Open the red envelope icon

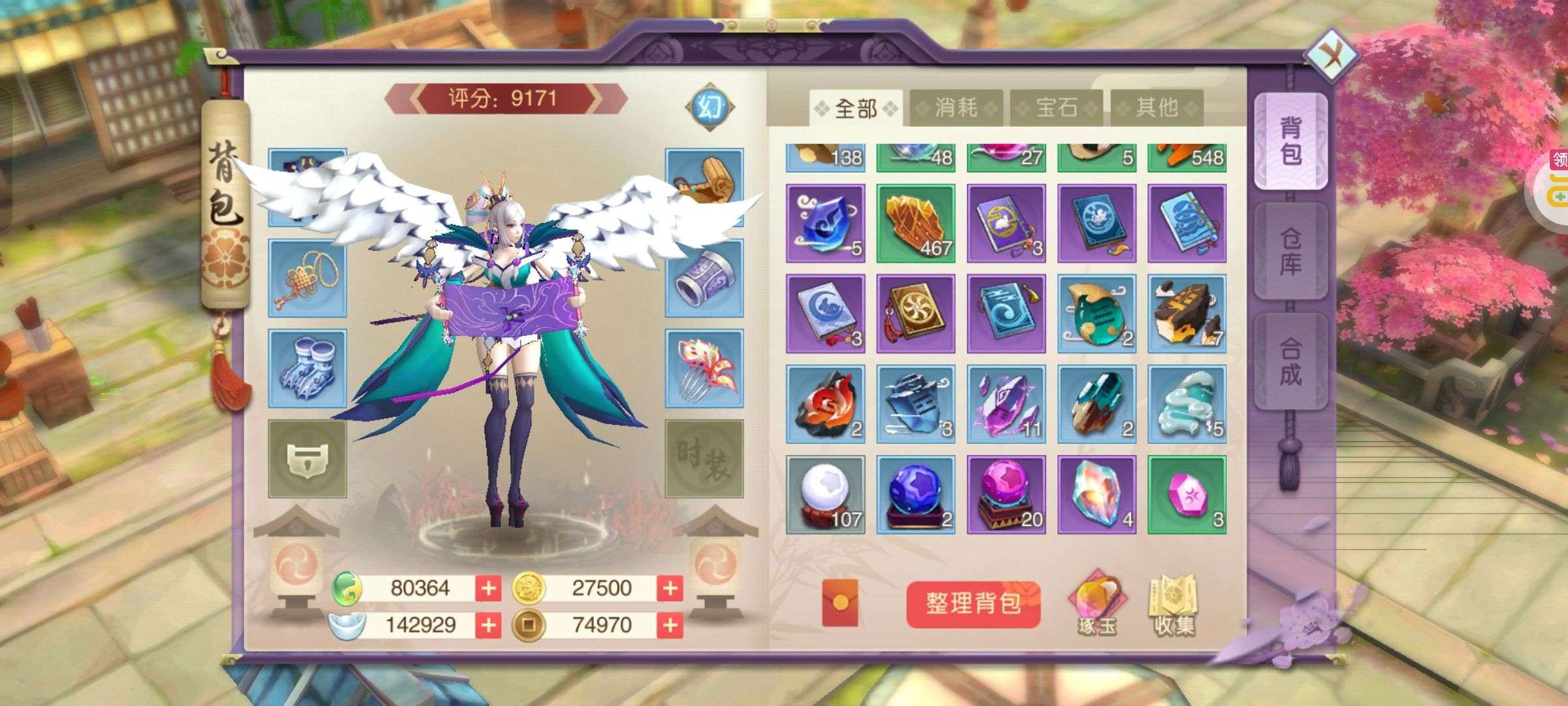pyautogui.click(x=840, y=603)
